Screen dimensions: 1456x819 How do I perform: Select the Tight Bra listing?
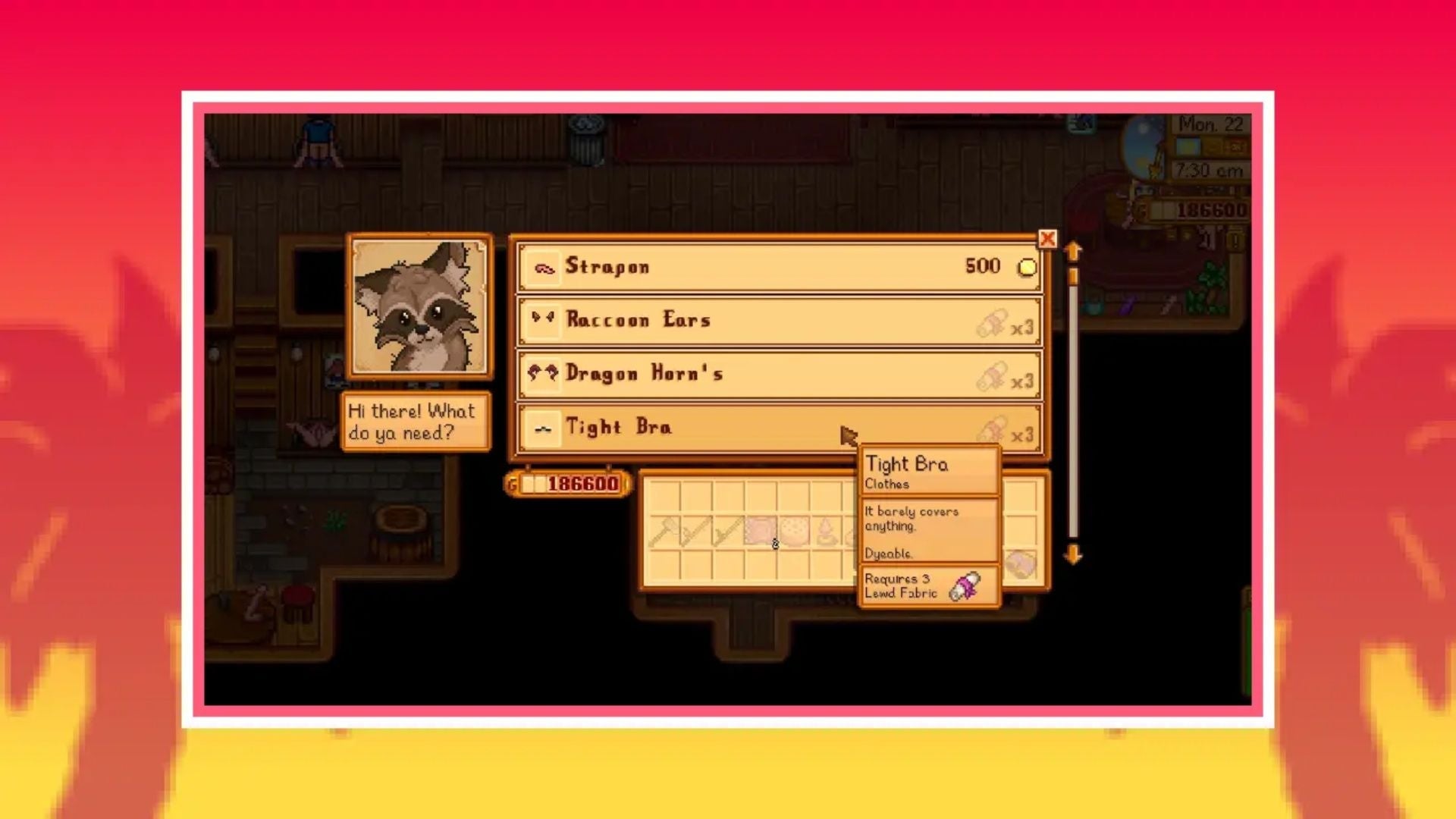pyautogui.click(x=720, y=427)
